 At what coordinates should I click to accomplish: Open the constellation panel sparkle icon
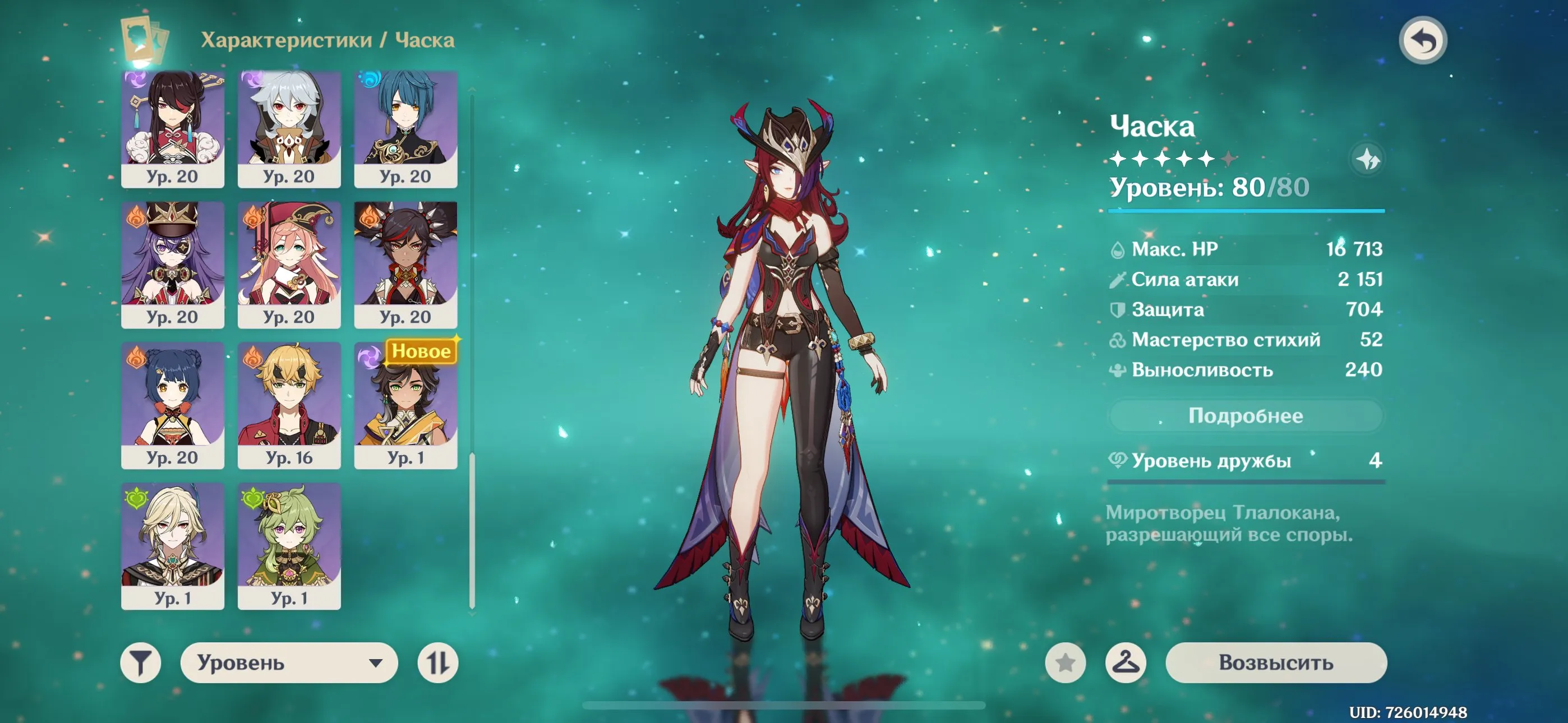1369,158
